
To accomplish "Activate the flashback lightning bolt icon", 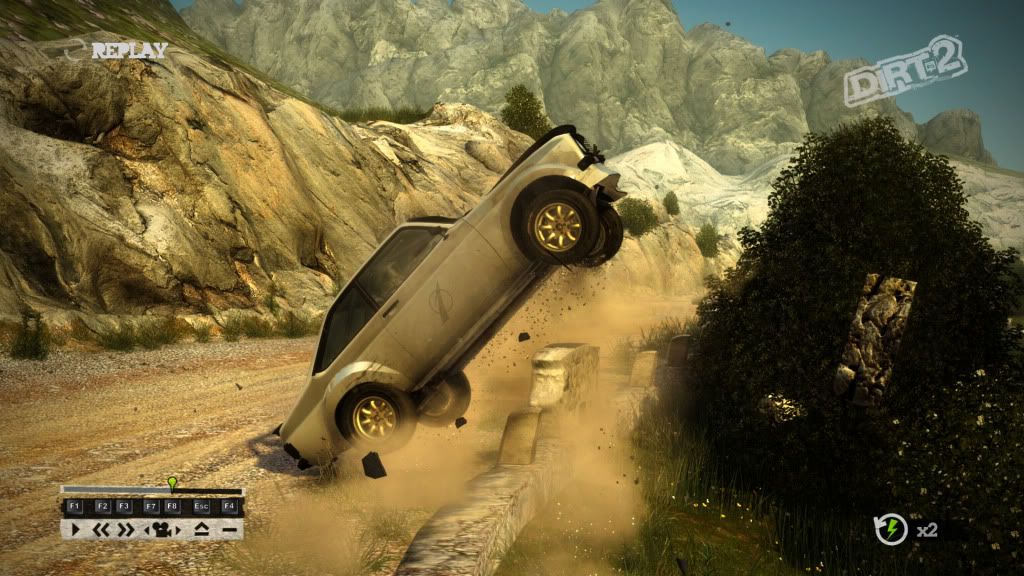I will 891,529.
